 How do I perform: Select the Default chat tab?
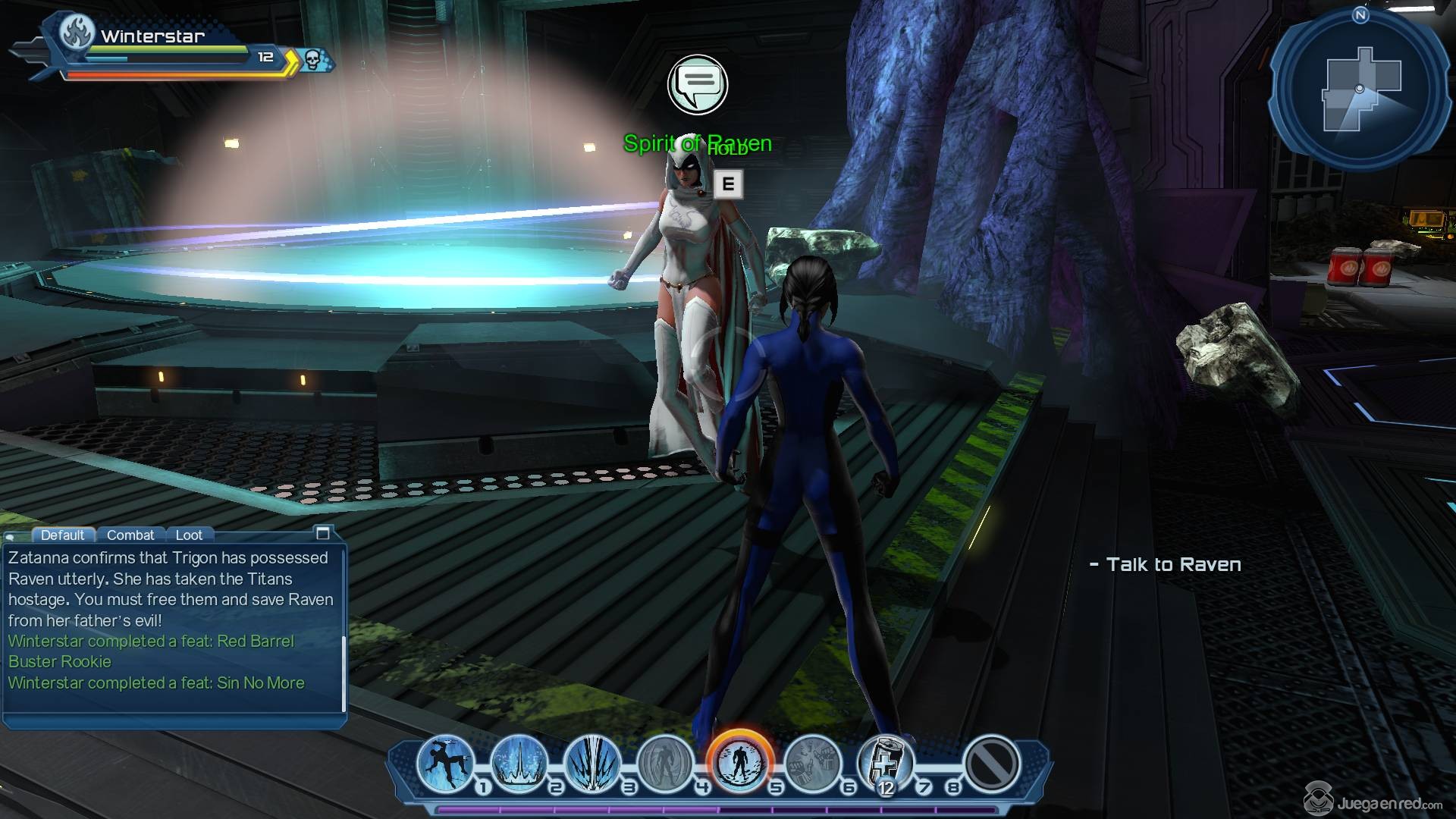(63, 535)
